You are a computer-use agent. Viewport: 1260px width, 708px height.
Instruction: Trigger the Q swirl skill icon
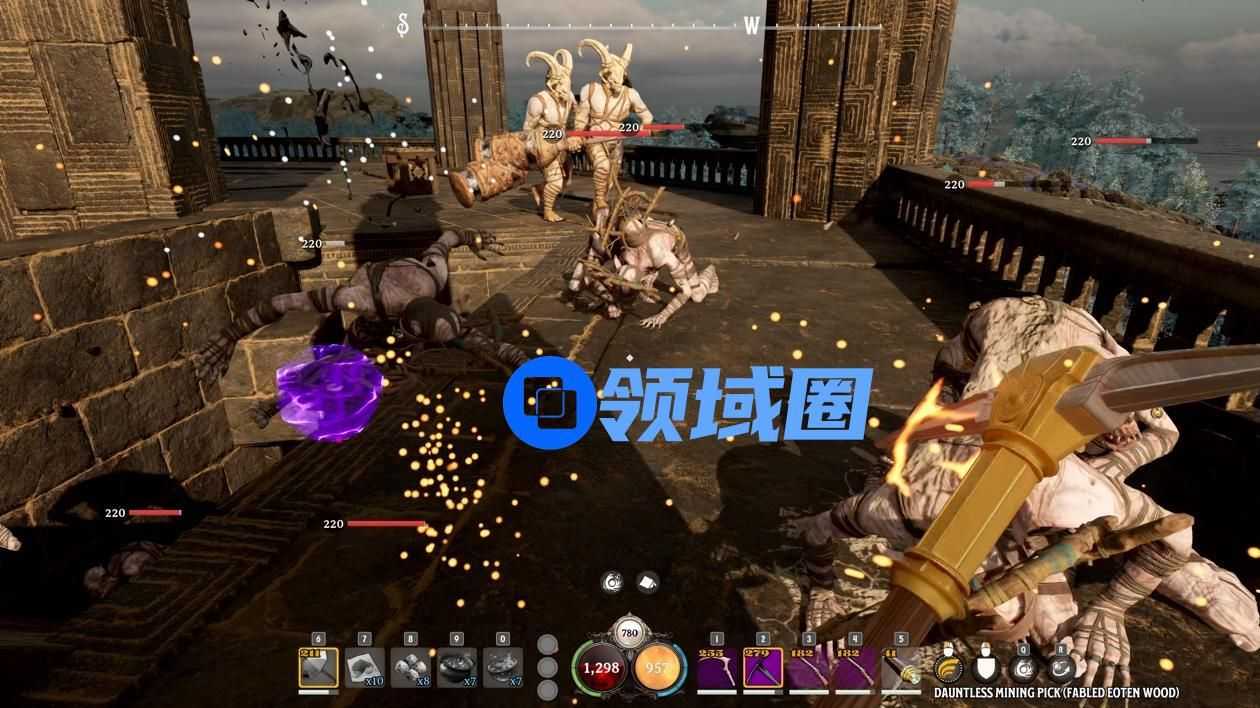tap(1022, 667)
